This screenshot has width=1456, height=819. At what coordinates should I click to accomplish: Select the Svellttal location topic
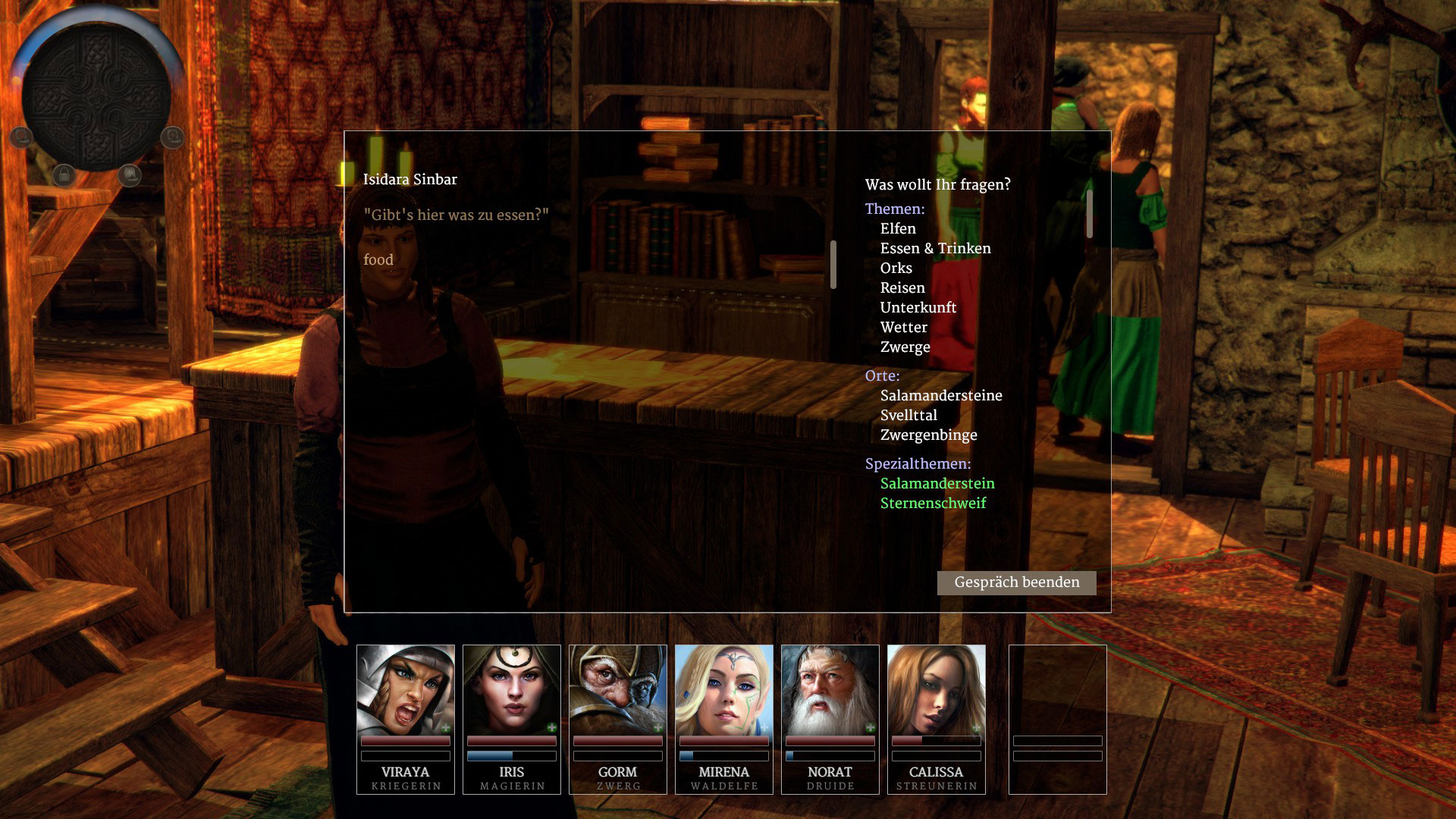coord(908,416)
